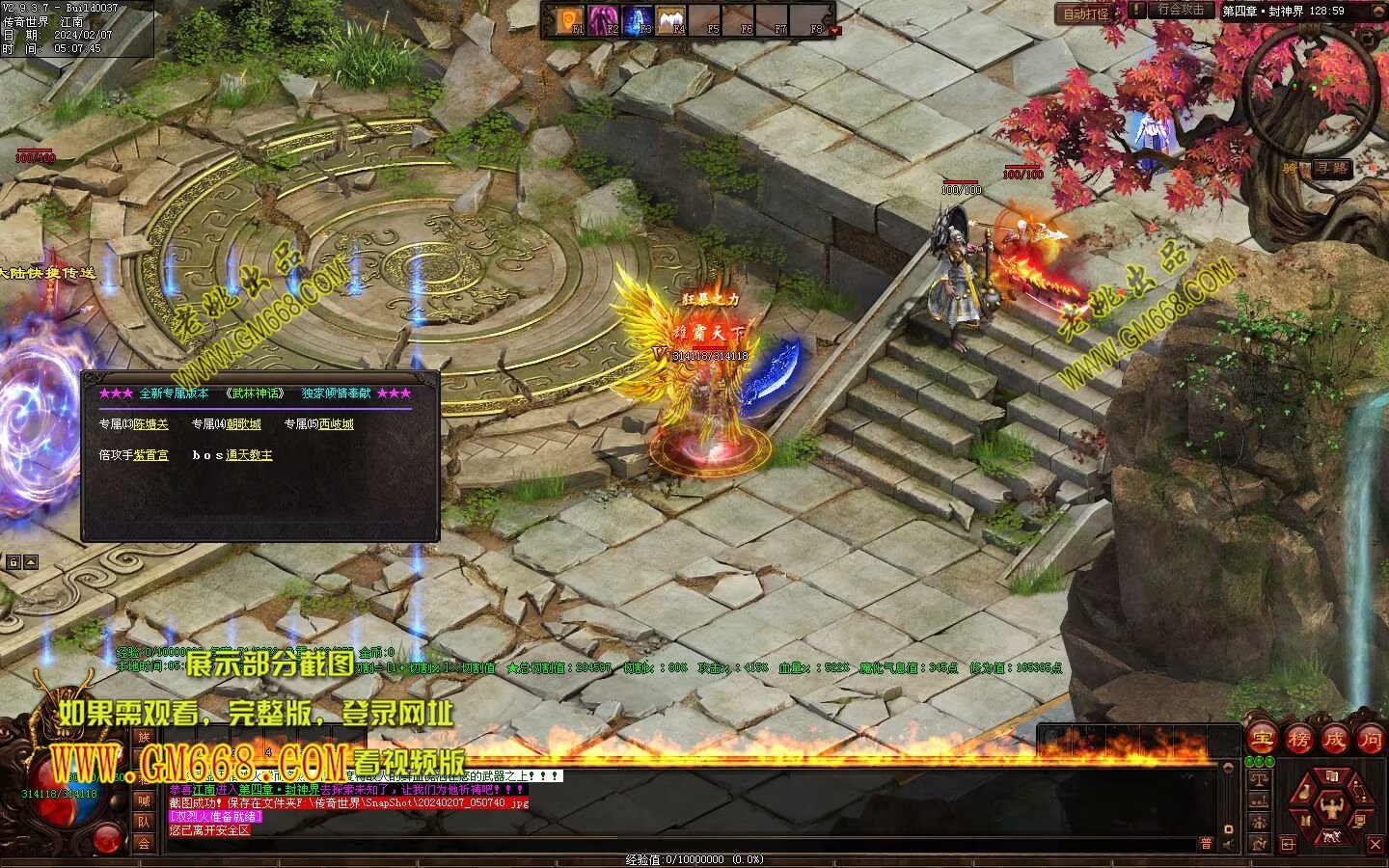This screenshot has width=1389, height=868.
Task: Show the 榜 rankings
Action: [1298, 740]
